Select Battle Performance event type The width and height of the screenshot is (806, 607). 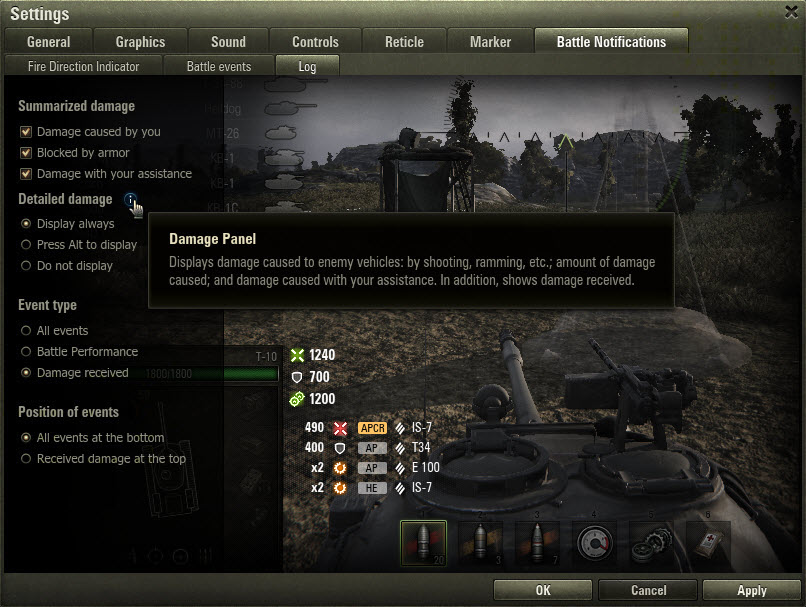pyautogui.click(x=26, y=352)
